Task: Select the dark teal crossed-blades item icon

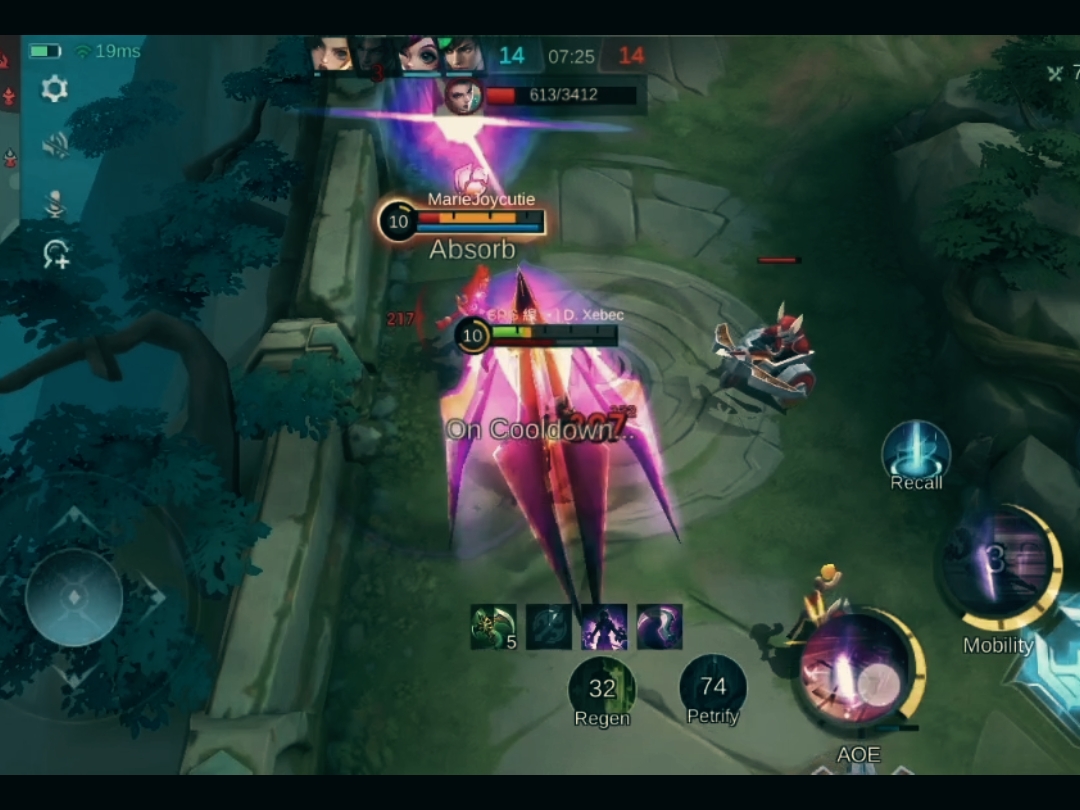Action: (x=549, y=627)
